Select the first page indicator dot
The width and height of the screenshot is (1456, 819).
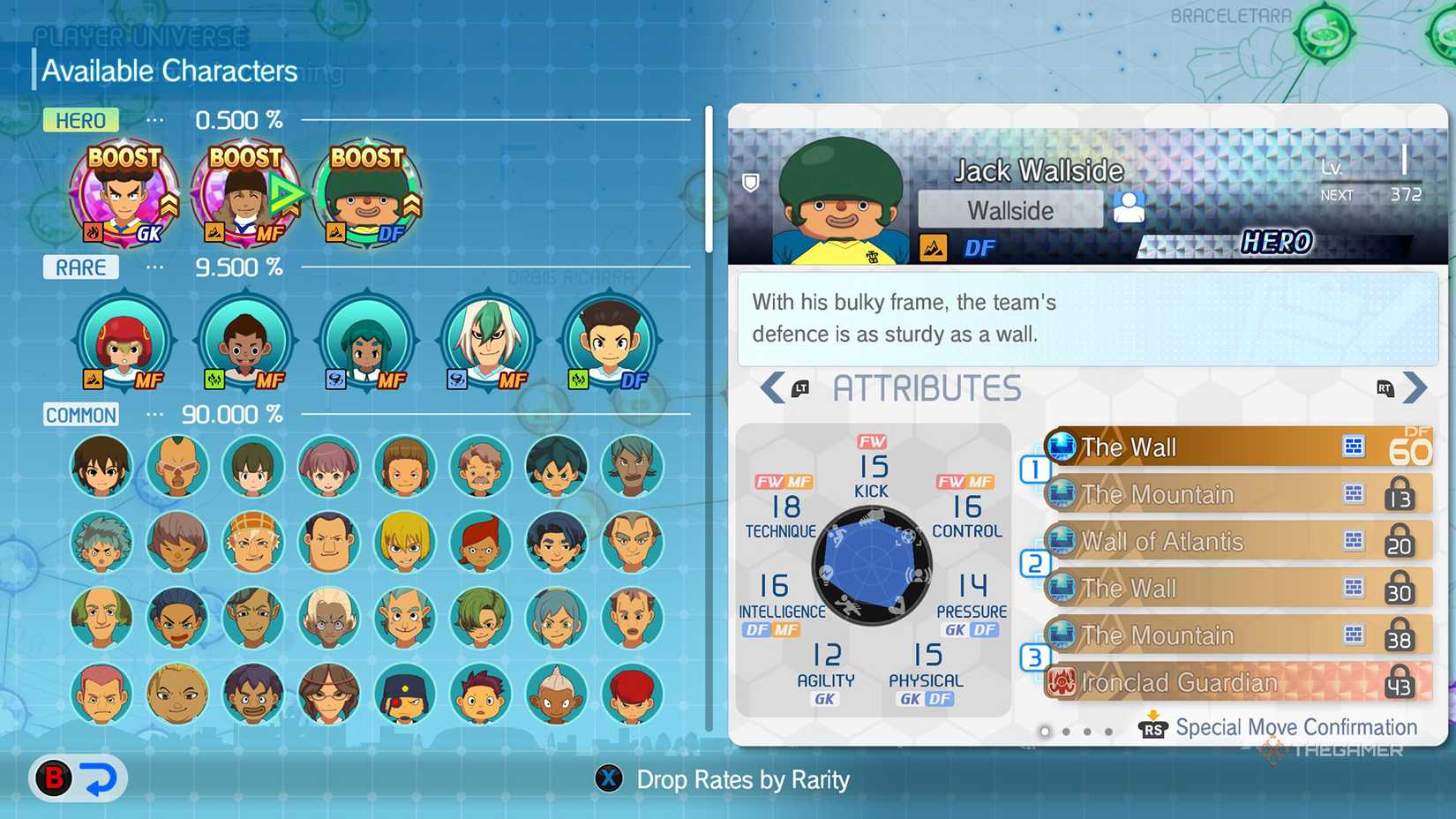[1045, 732]
